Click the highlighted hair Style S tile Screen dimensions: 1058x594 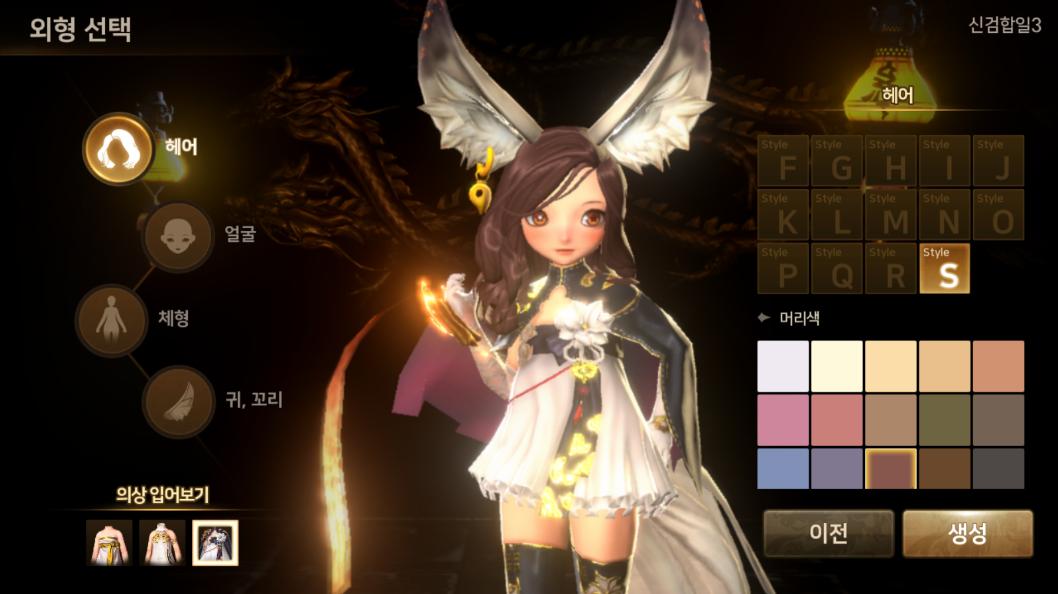pyautogui.click(x=945, y=269)
